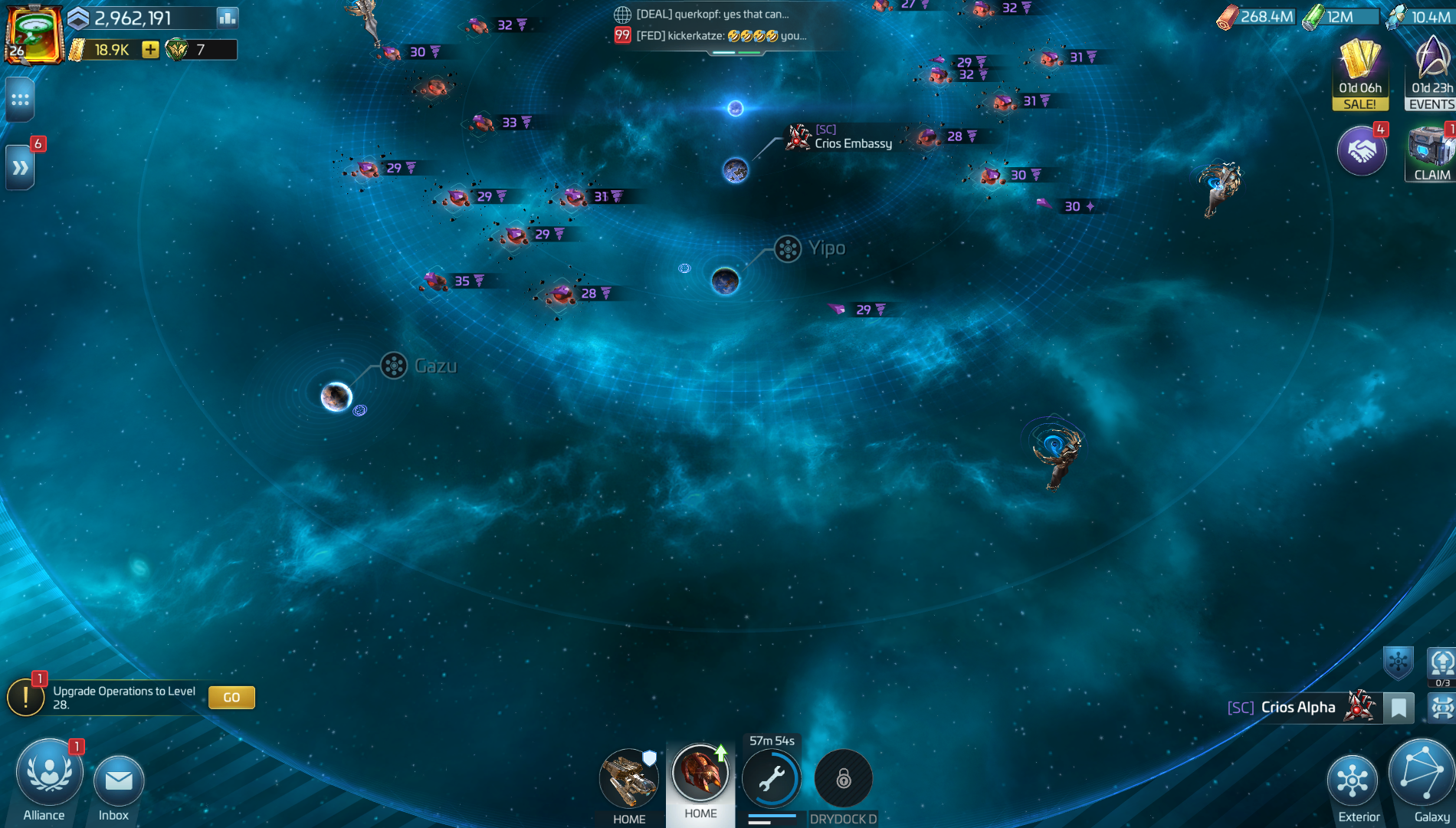Open the Alliance menu
The height and width of the screenshot is (828, 1456).
pyautogui.click(x=48, y=776)
